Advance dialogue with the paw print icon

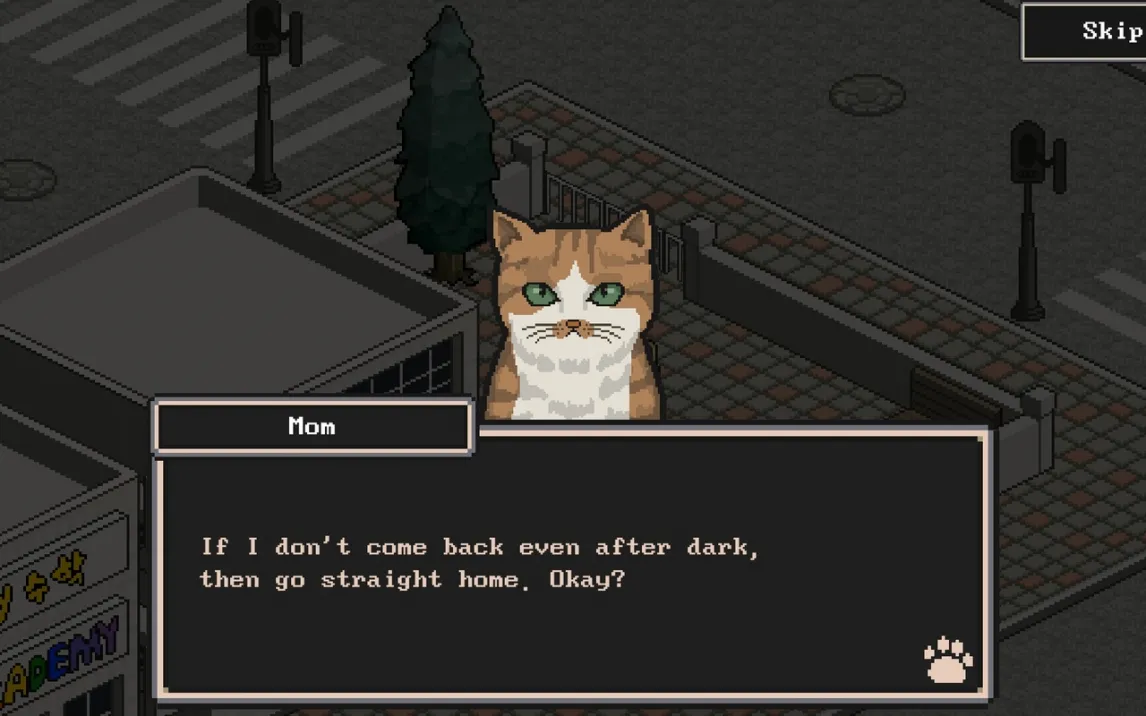(947, 660)
